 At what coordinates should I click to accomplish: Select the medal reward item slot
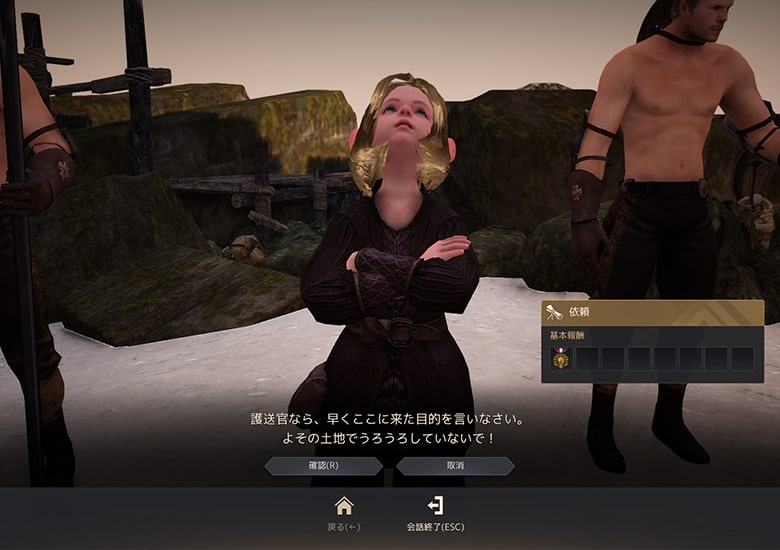[x=561, y=359]
